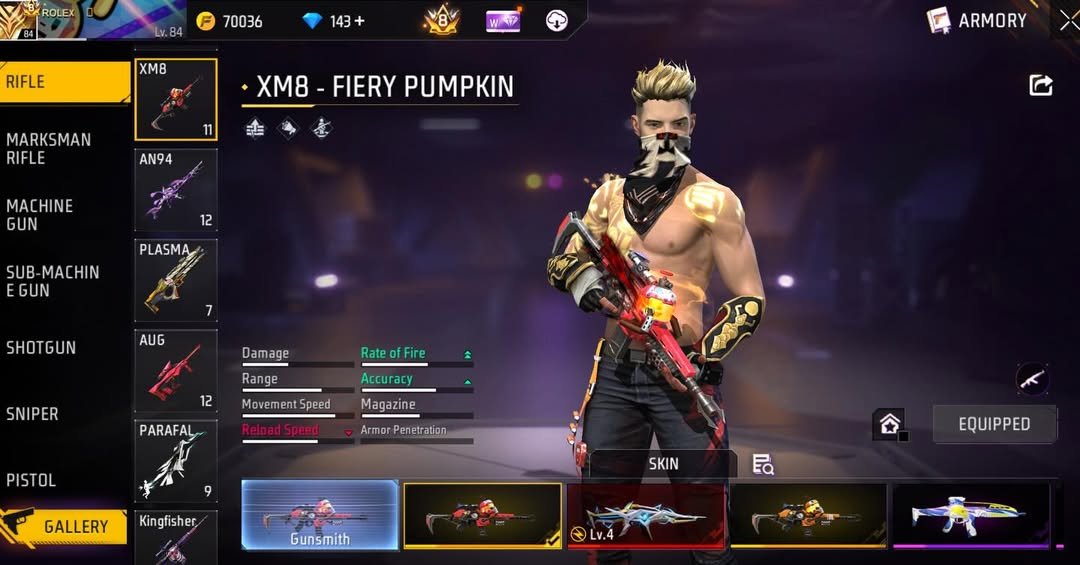Select the AN94 weapon tile

click(x=176, y=190)
